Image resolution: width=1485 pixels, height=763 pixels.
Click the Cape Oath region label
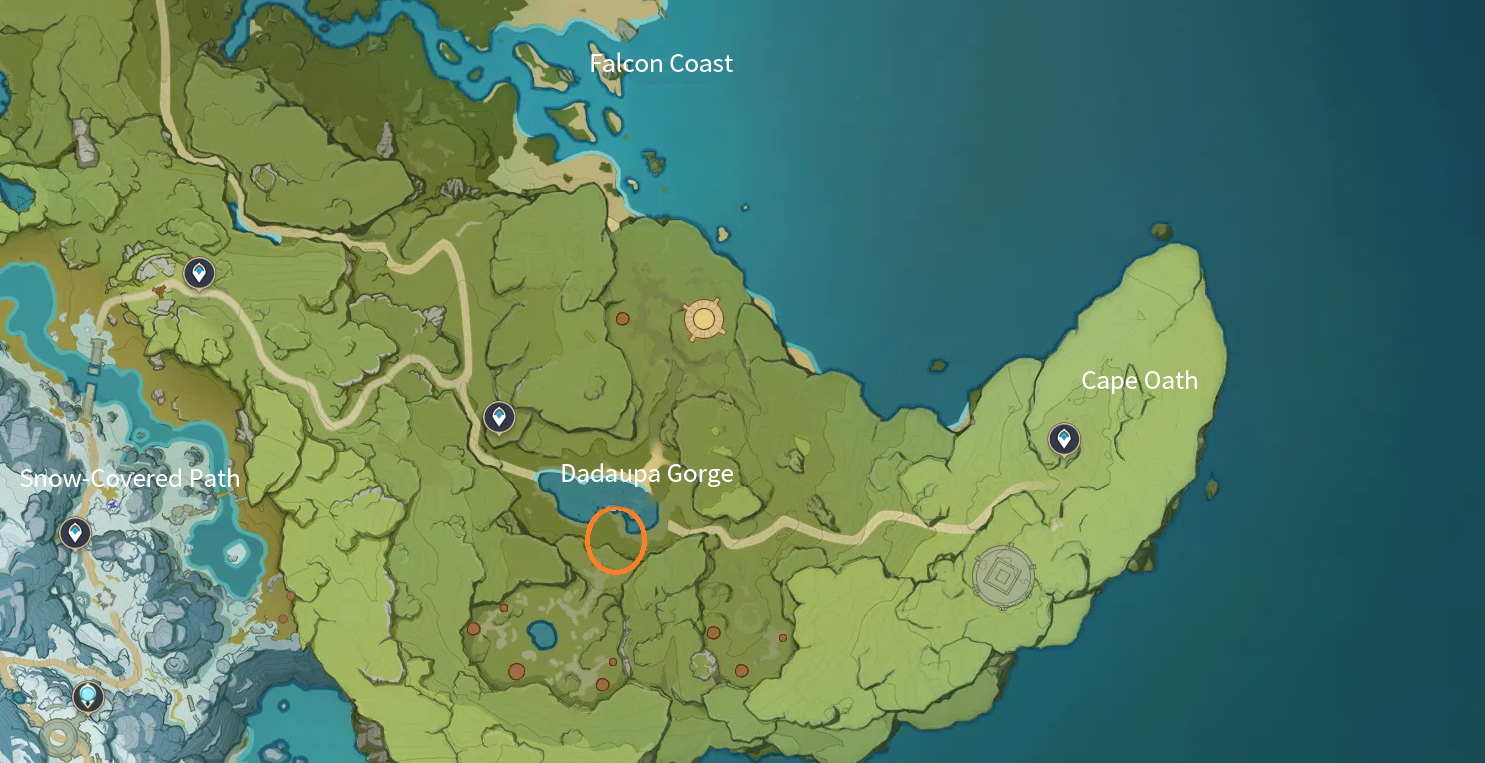click(1139, 380)
